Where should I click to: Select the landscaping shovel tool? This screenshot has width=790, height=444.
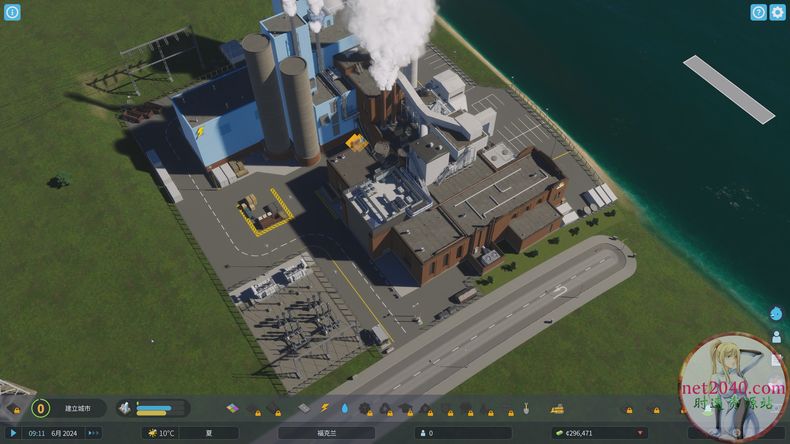[526, 408]
